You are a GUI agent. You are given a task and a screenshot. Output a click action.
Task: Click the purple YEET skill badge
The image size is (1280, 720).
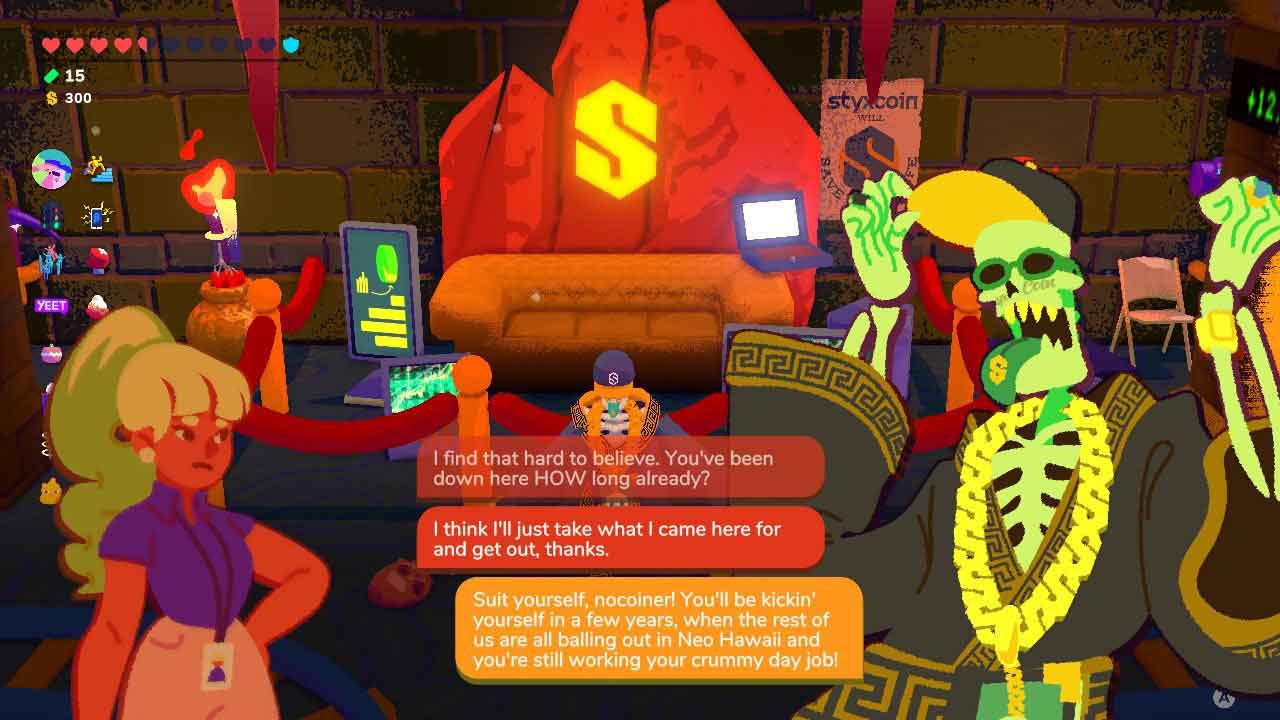(x=50, y=306)
